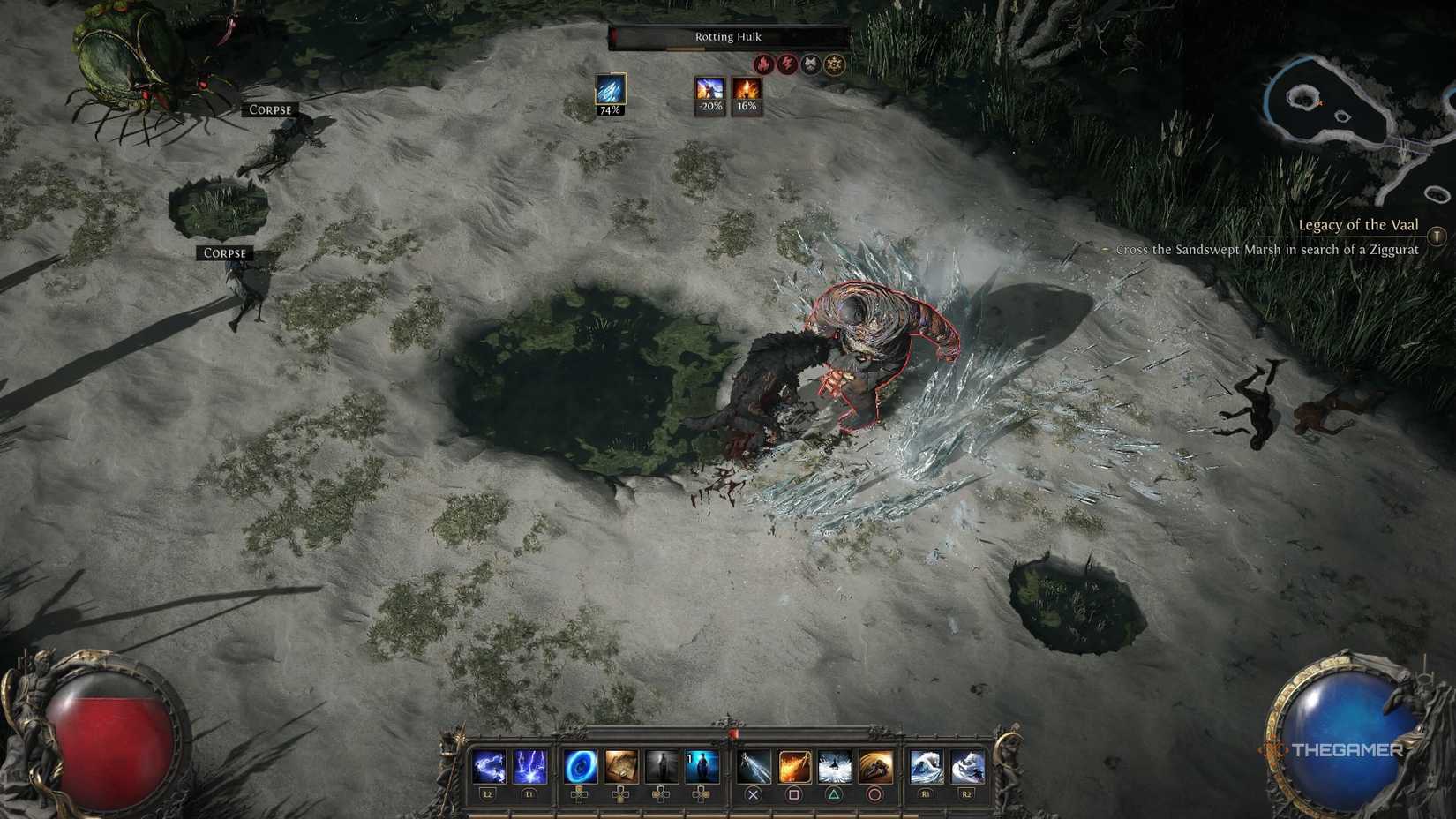This screenshot has height=819, width=1456.
Task: Click the ghostly figure skill in the d-pad row
Action: point(663,766)
